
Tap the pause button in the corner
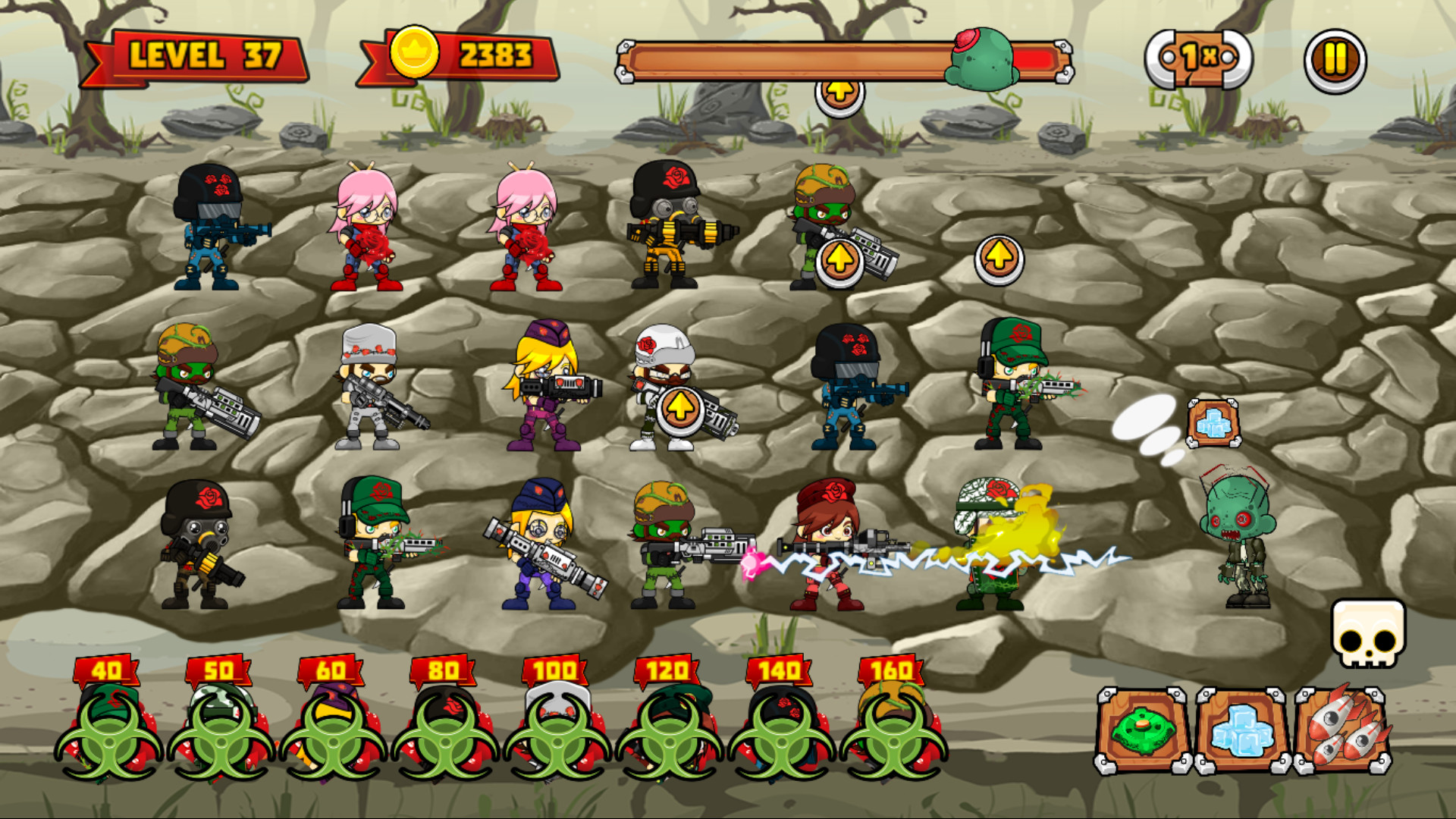pyautogui.click(x=1335, y=58)
